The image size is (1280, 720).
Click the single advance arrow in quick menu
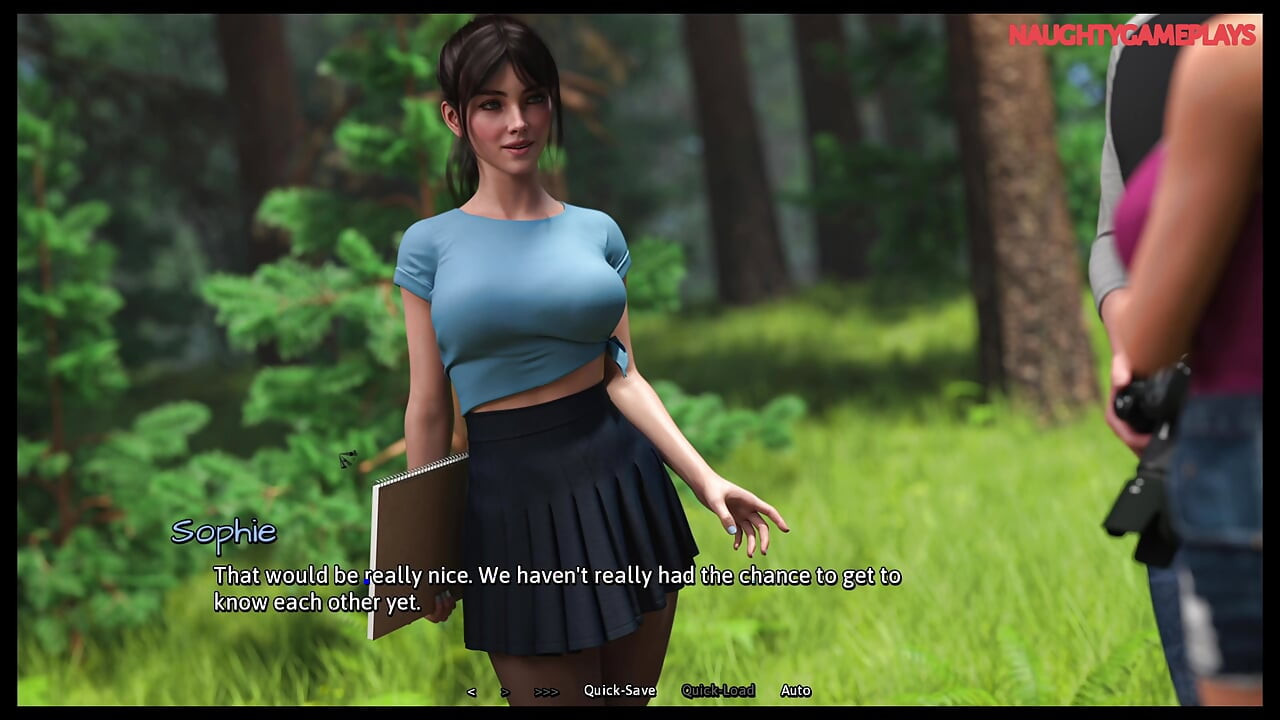coord(505,690)
